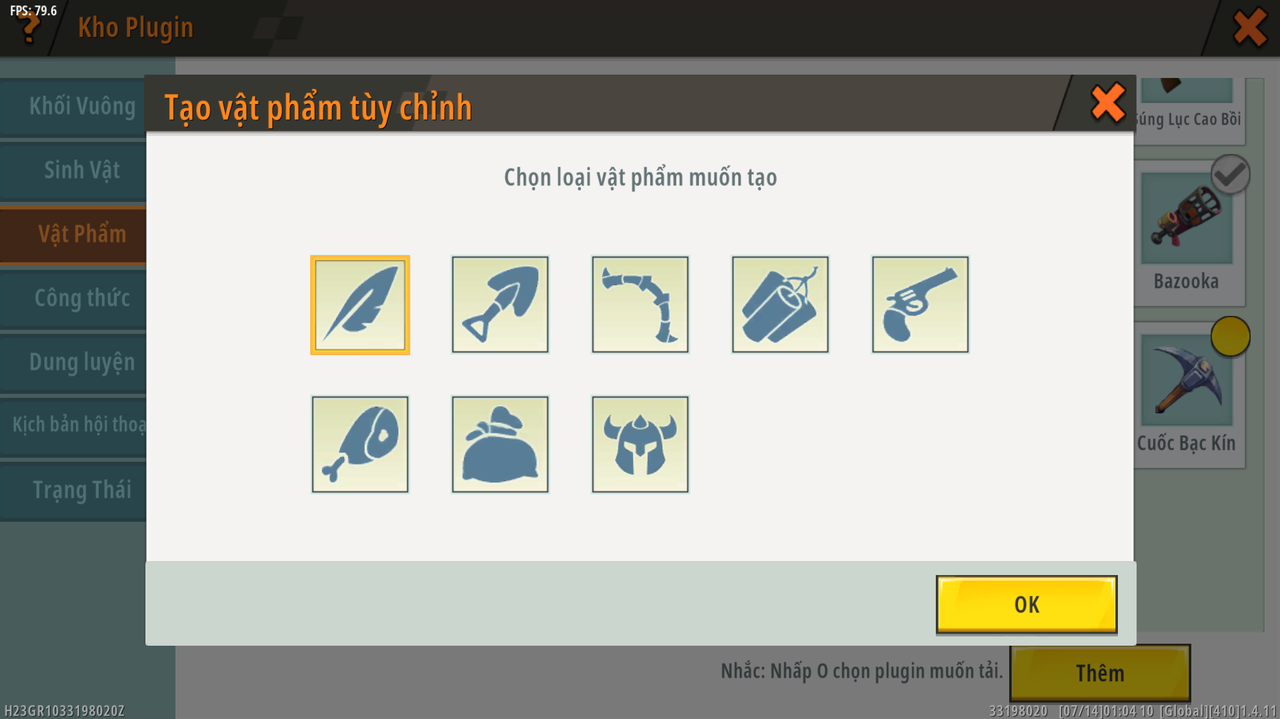Image resolution: width=1280 pixels, height=719 pixels.
Task: Choose the shovel tool item type
Action: coord(500,304)
